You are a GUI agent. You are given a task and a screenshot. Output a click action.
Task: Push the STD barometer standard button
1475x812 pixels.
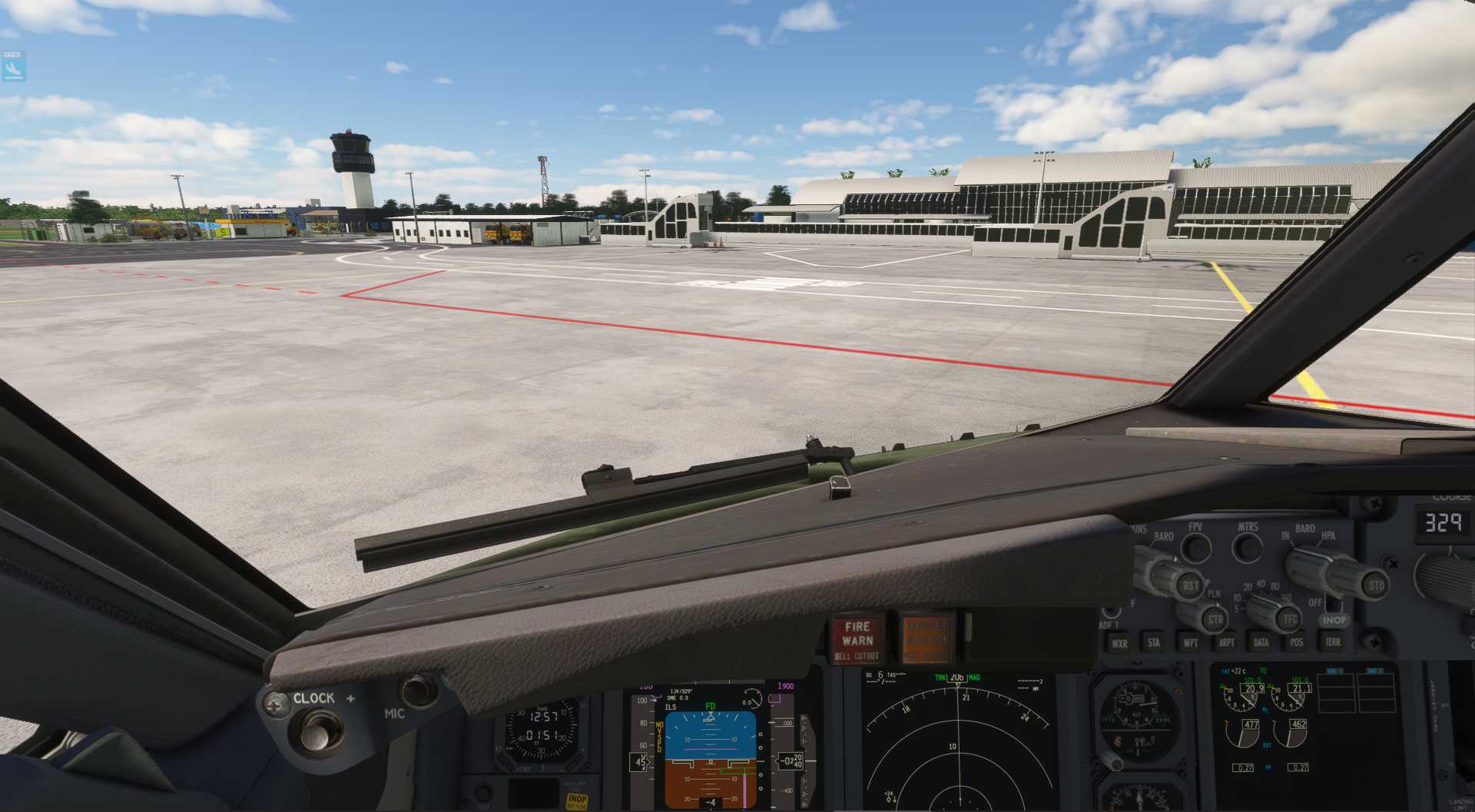point(1376,585)
